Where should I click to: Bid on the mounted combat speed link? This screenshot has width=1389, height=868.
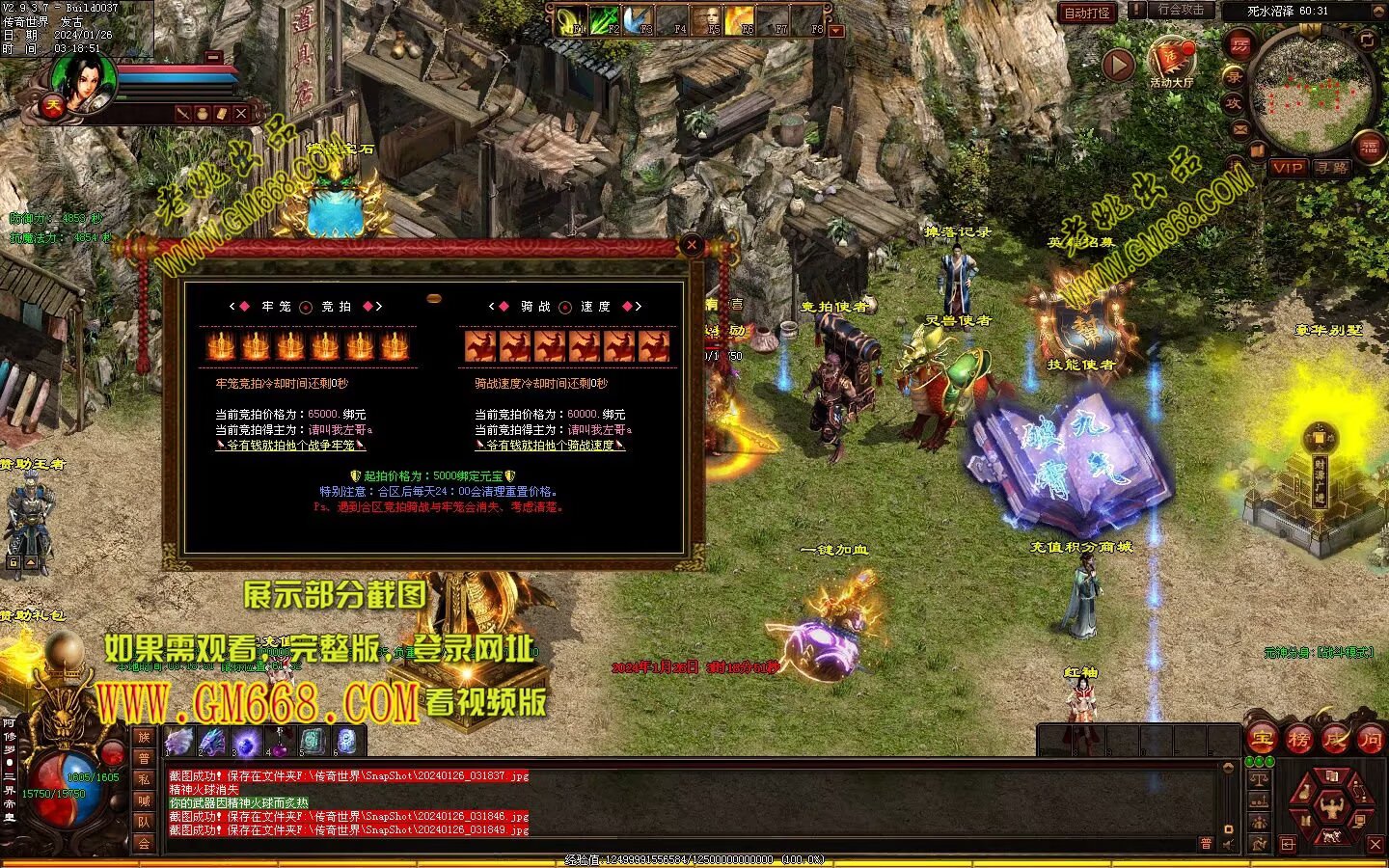(x=550, y=446)
